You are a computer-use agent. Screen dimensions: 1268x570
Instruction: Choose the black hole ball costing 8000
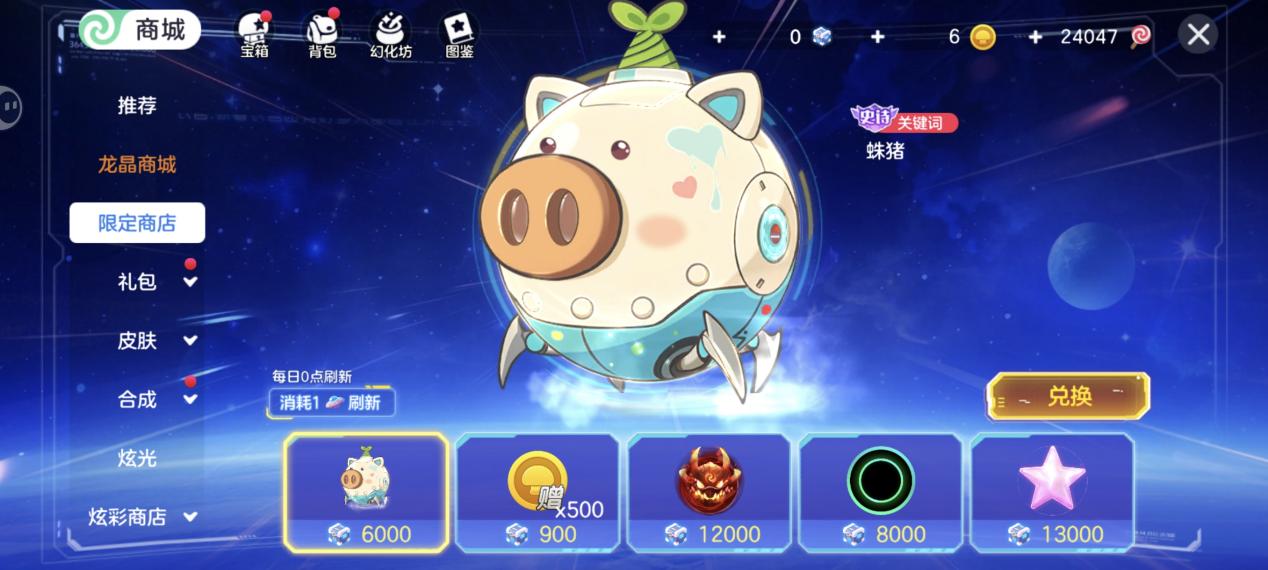(x=881, y=492)
